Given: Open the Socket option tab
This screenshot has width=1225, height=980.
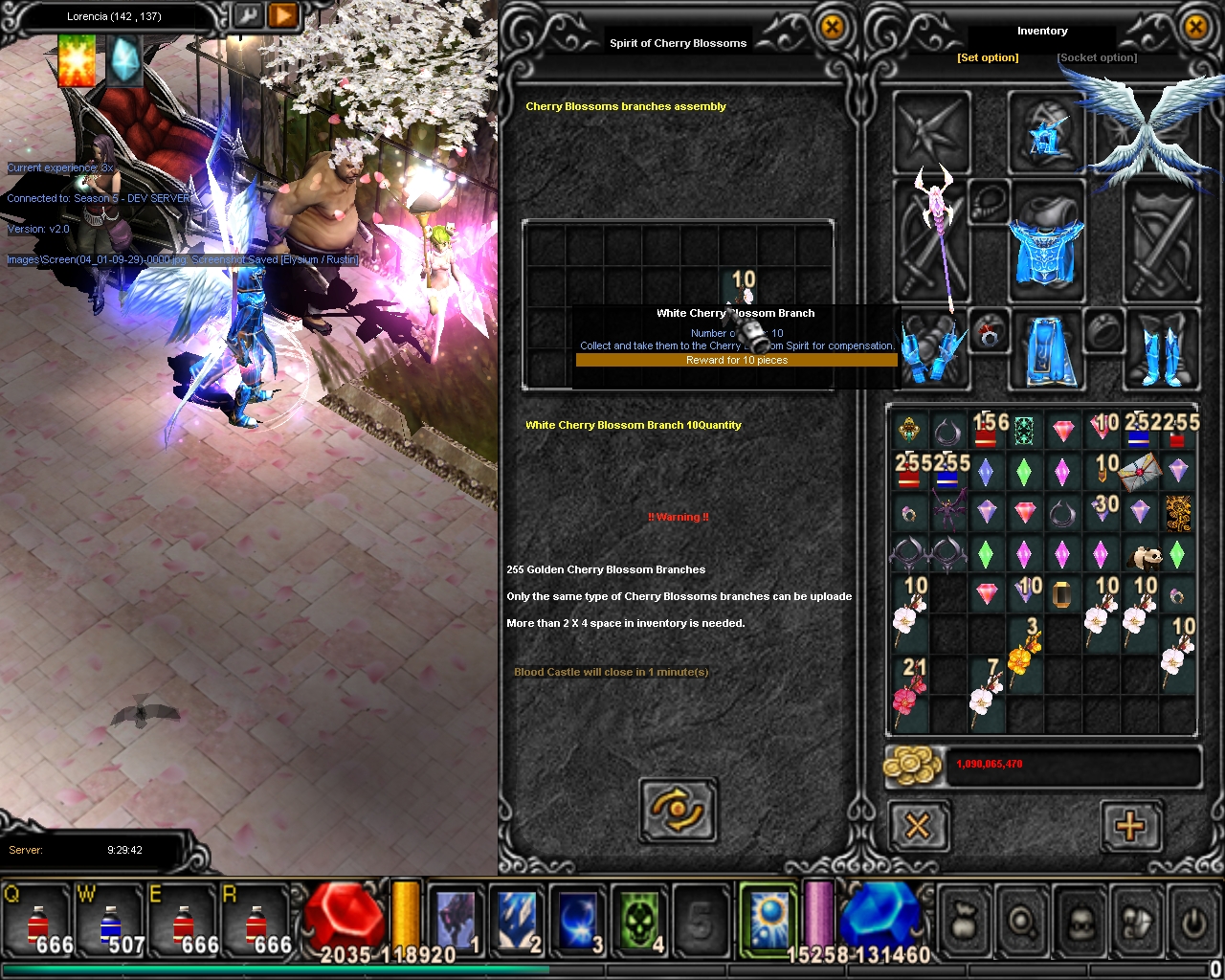Looking at the screenshot, I should tap(1097, 57).
